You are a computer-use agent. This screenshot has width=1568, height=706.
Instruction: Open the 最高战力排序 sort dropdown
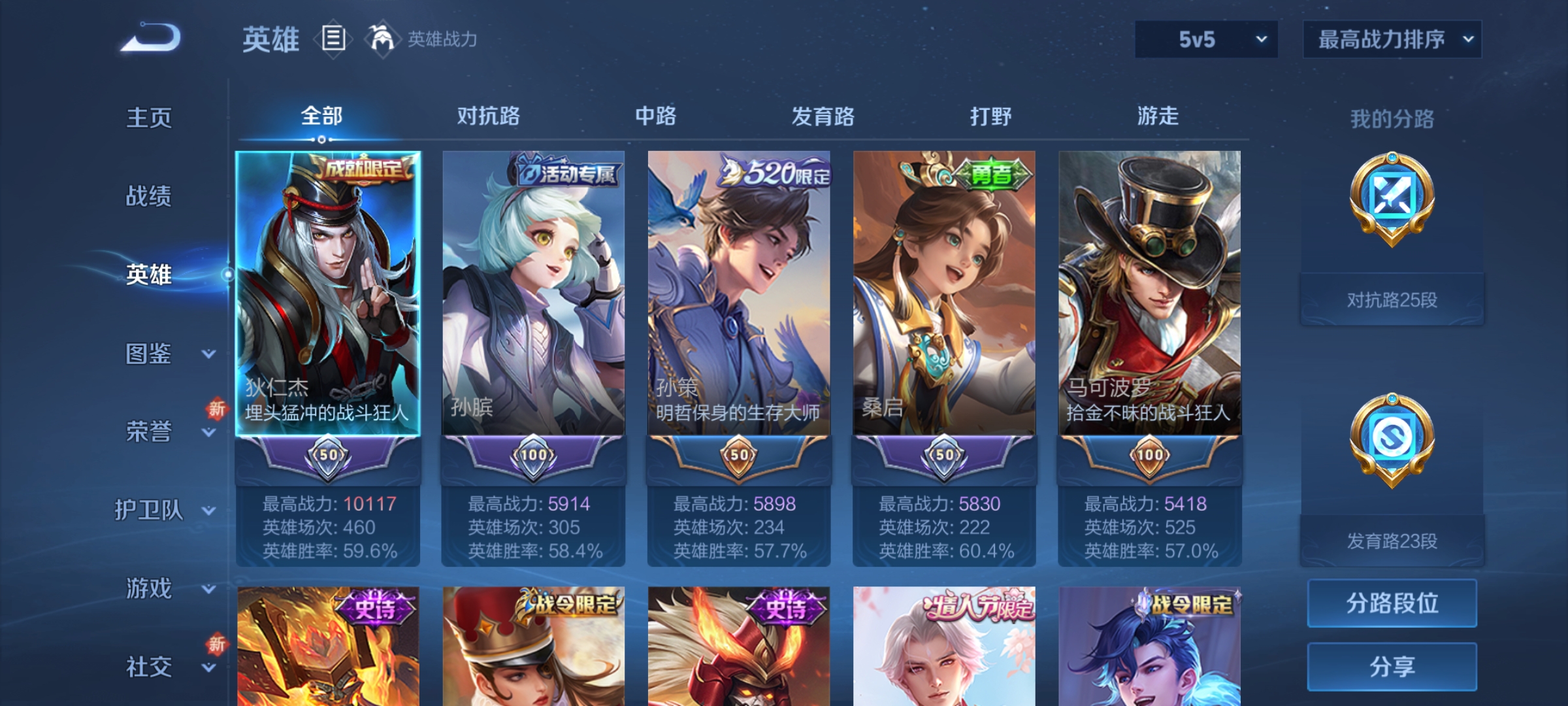1392,39
